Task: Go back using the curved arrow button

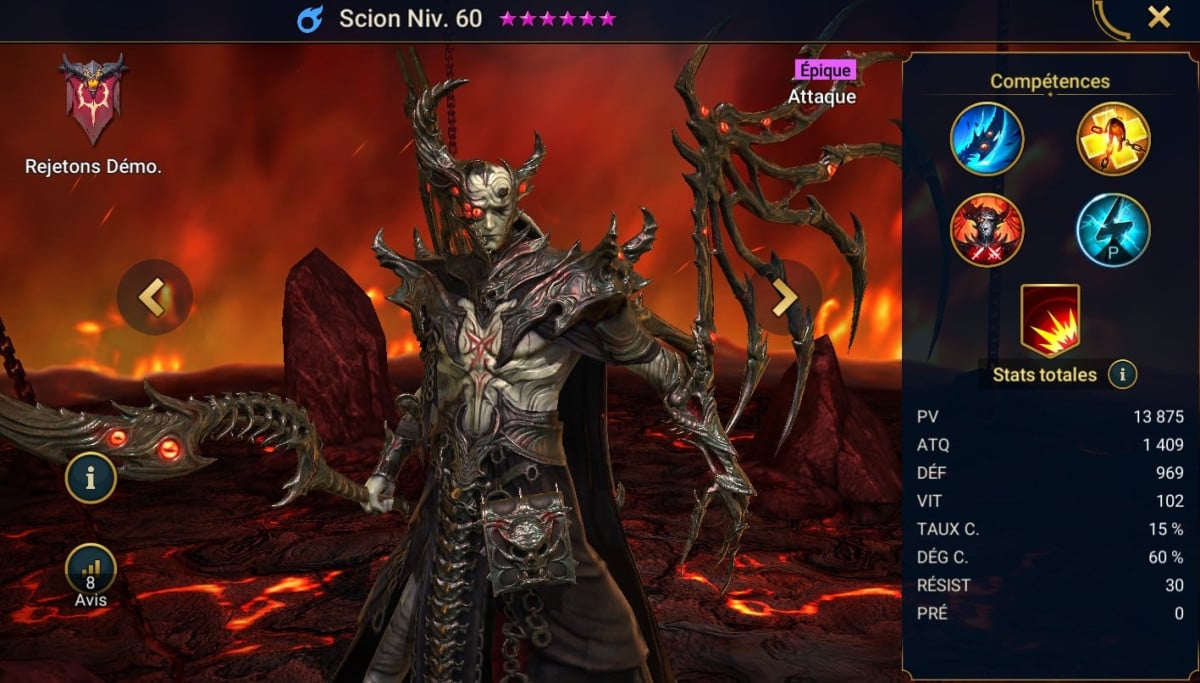Action: (1111, 20)
